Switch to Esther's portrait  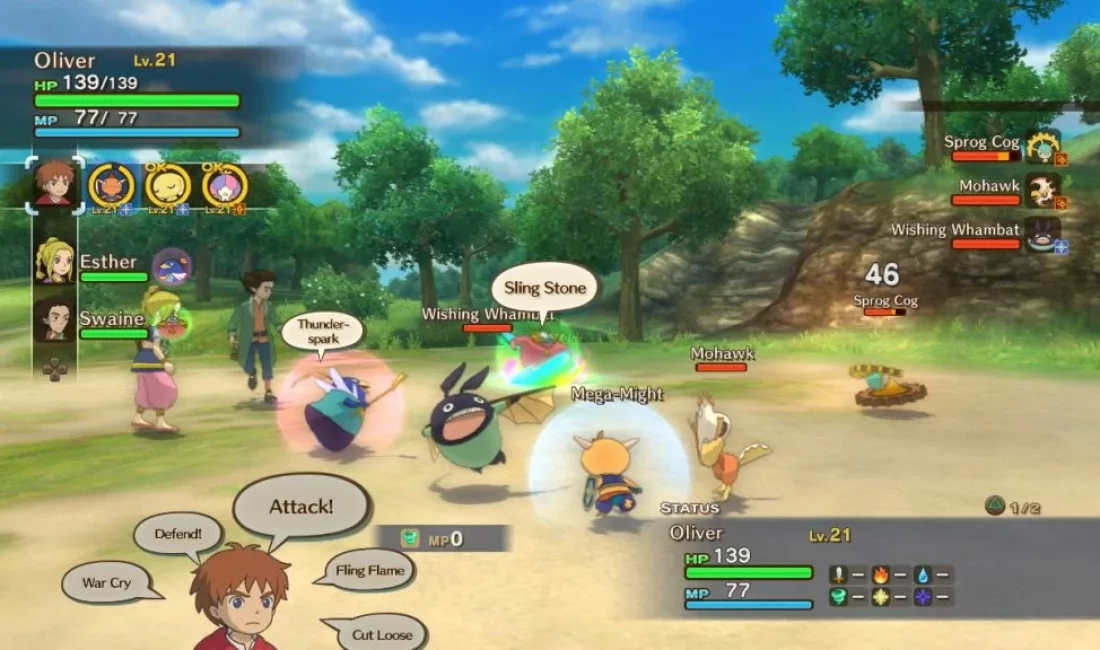[55, 261]
